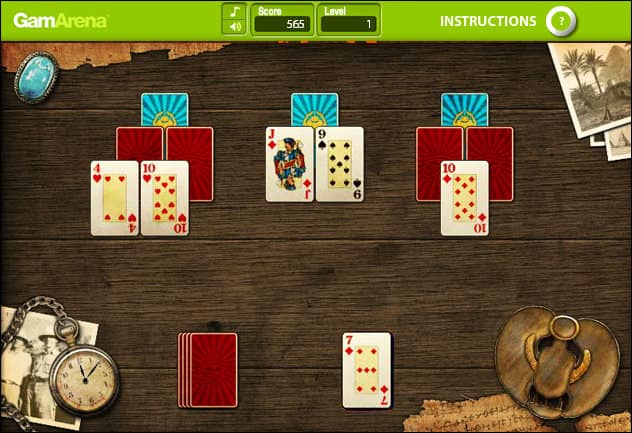Select the 10 of diamonds card
Screen dimensions: 632x433
(x=464, y=198)
